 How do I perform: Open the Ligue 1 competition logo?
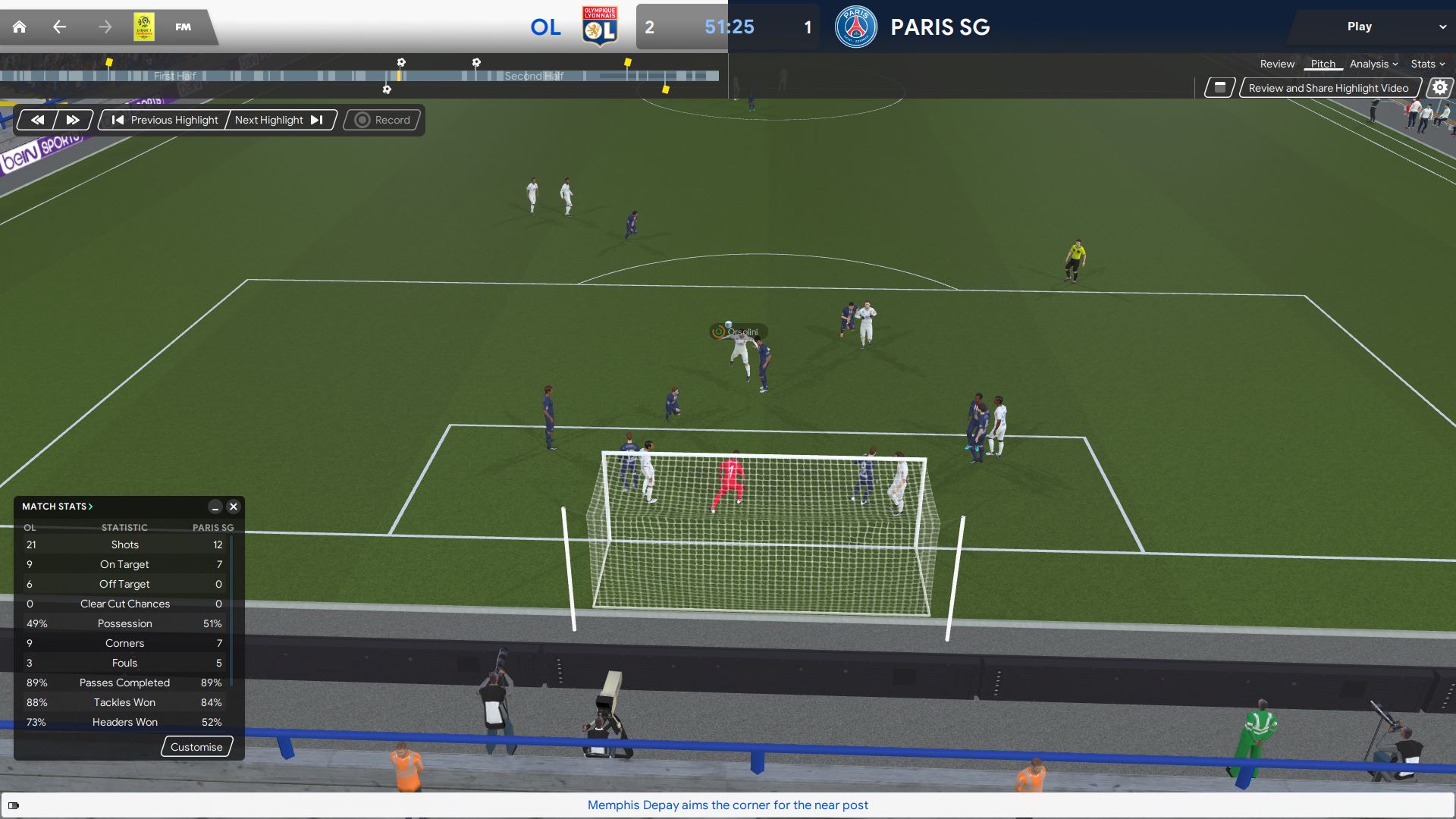[x=144, y=27]
